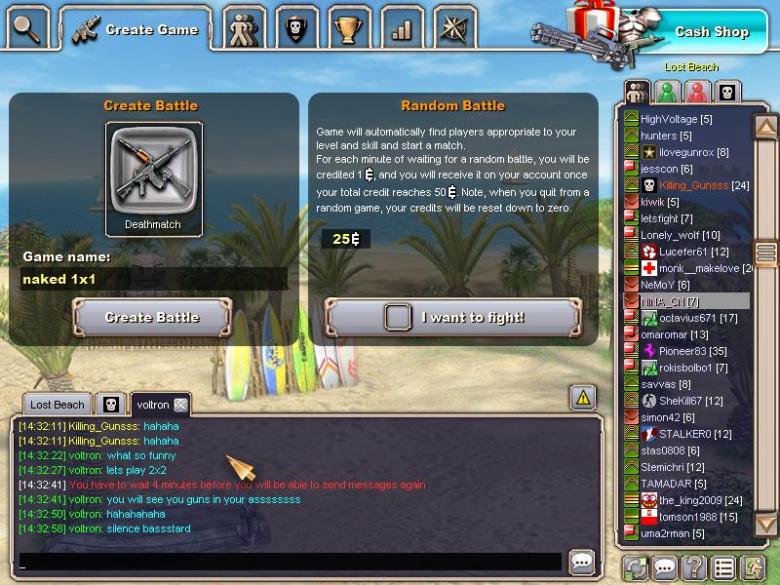Send message with speech bubble button
The image size is (780, 585).
(582, 562)
